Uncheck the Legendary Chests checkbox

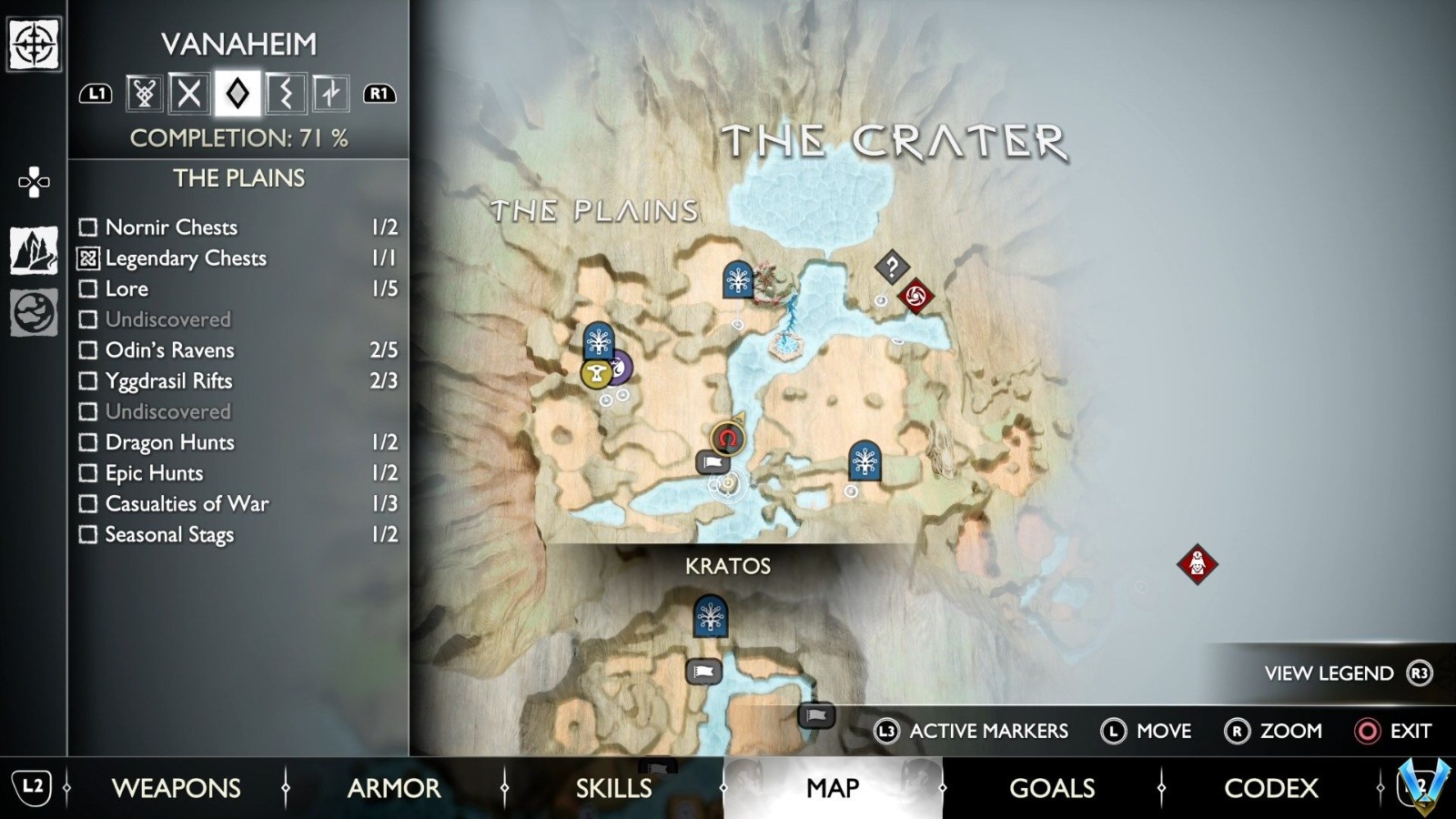87,258
